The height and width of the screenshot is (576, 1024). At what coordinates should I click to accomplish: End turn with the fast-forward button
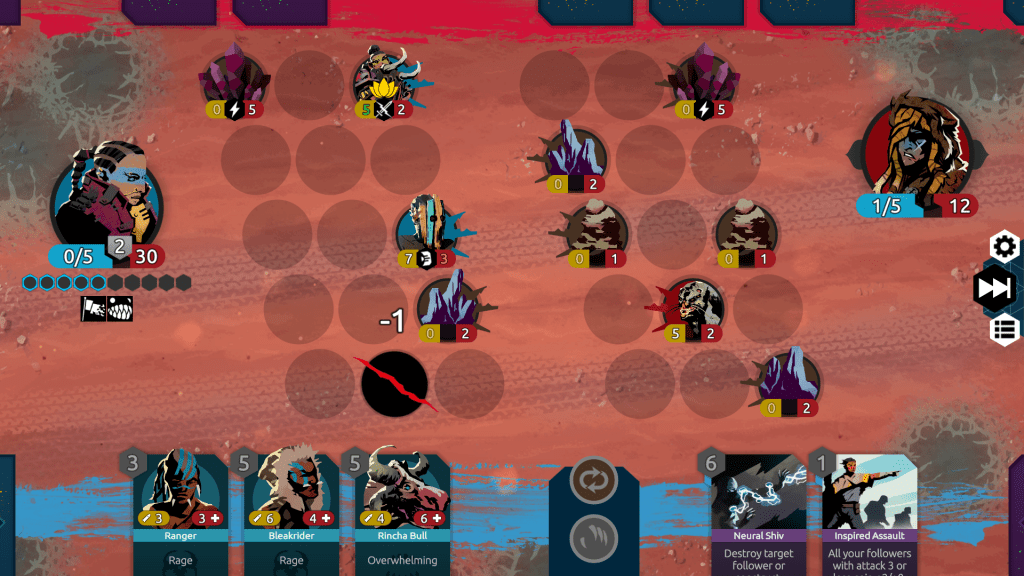(x=995, y=289)
